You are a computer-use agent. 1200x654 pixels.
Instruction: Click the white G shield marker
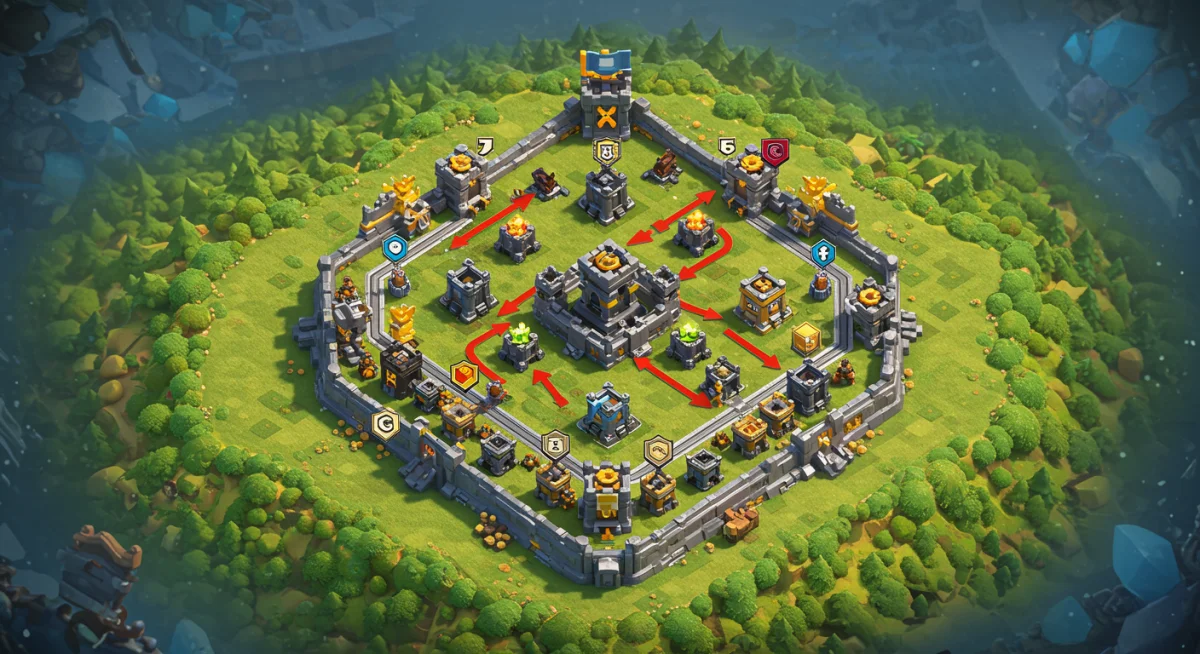pyautogui.click(x=384, y=425)
